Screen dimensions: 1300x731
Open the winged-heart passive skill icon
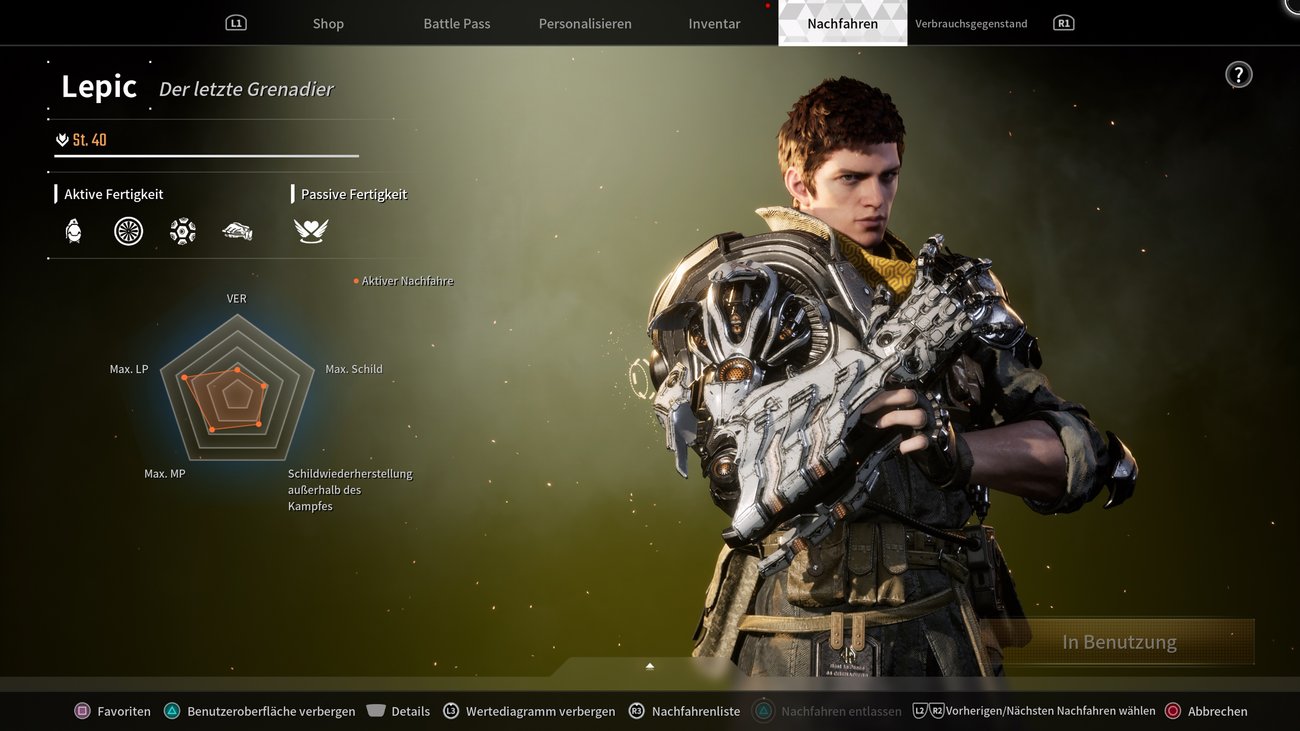click(311, 230)
